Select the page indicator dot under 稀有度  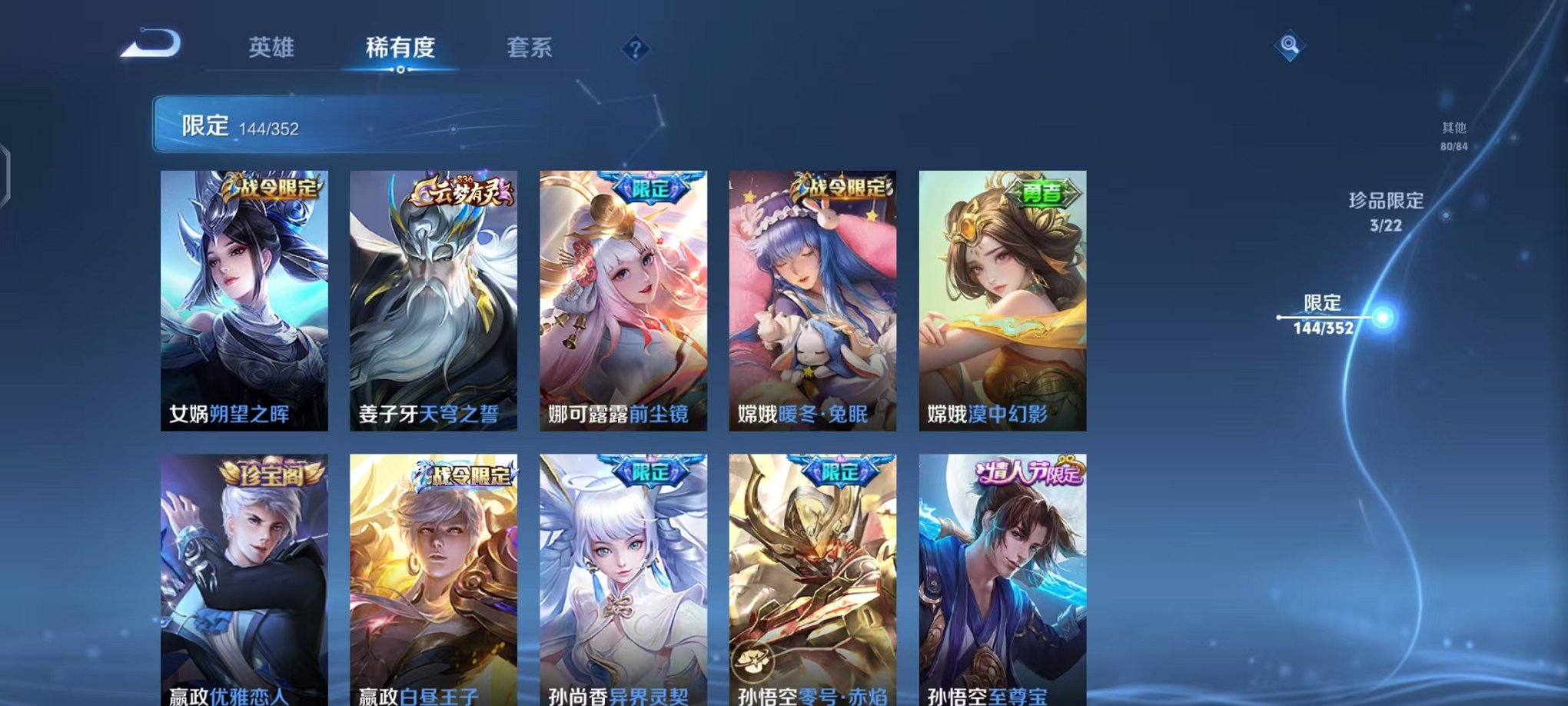point(400,70)
